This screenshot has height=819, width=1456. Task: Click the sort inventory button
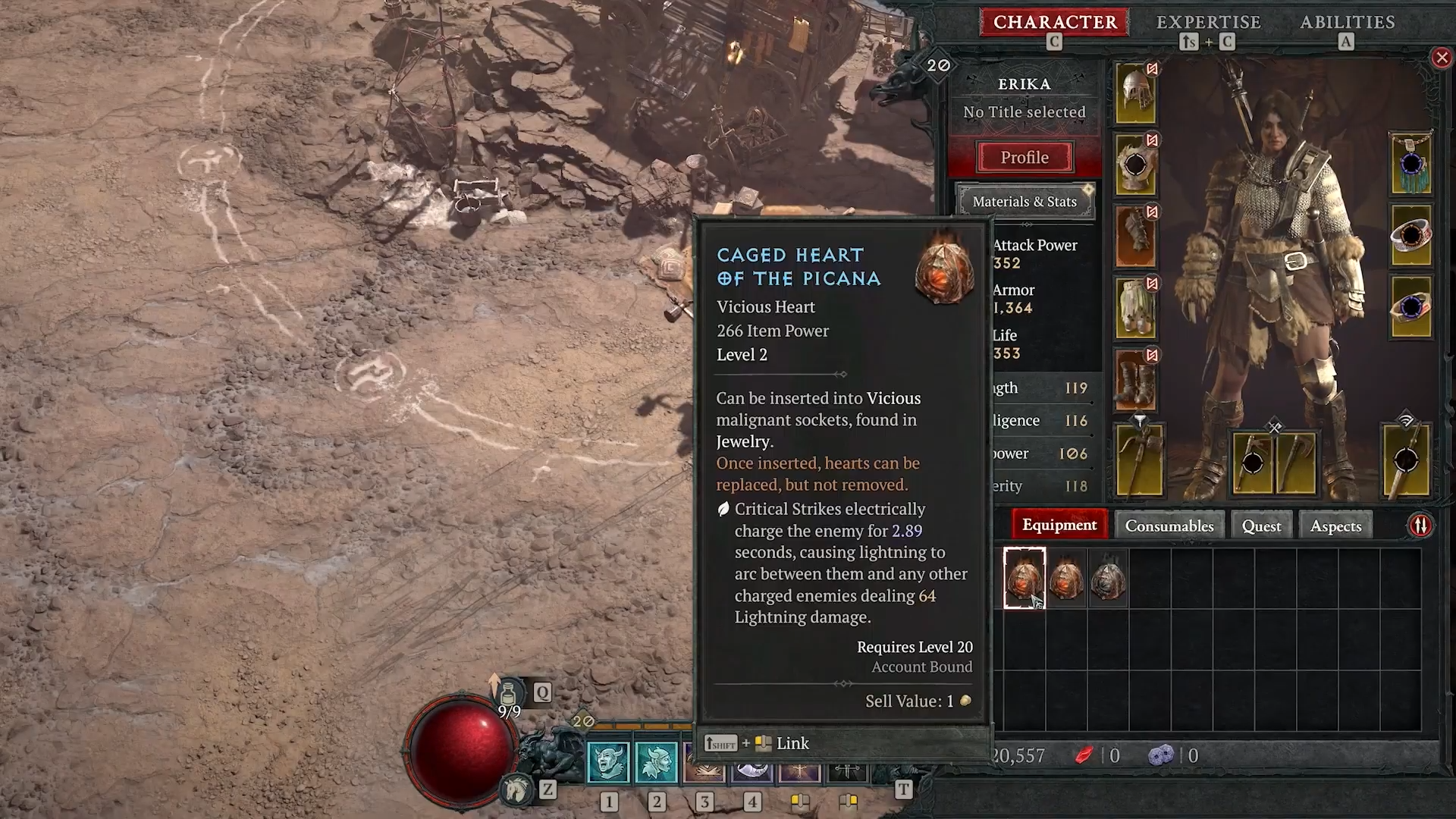(x=1420, y=526)
